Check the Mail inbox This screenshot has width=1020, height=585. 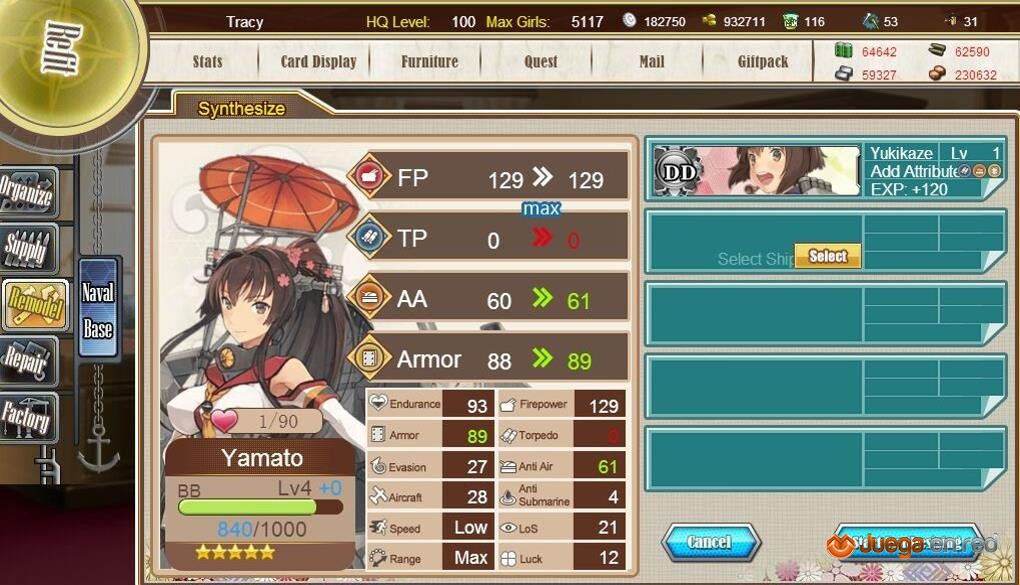point(651,61)
